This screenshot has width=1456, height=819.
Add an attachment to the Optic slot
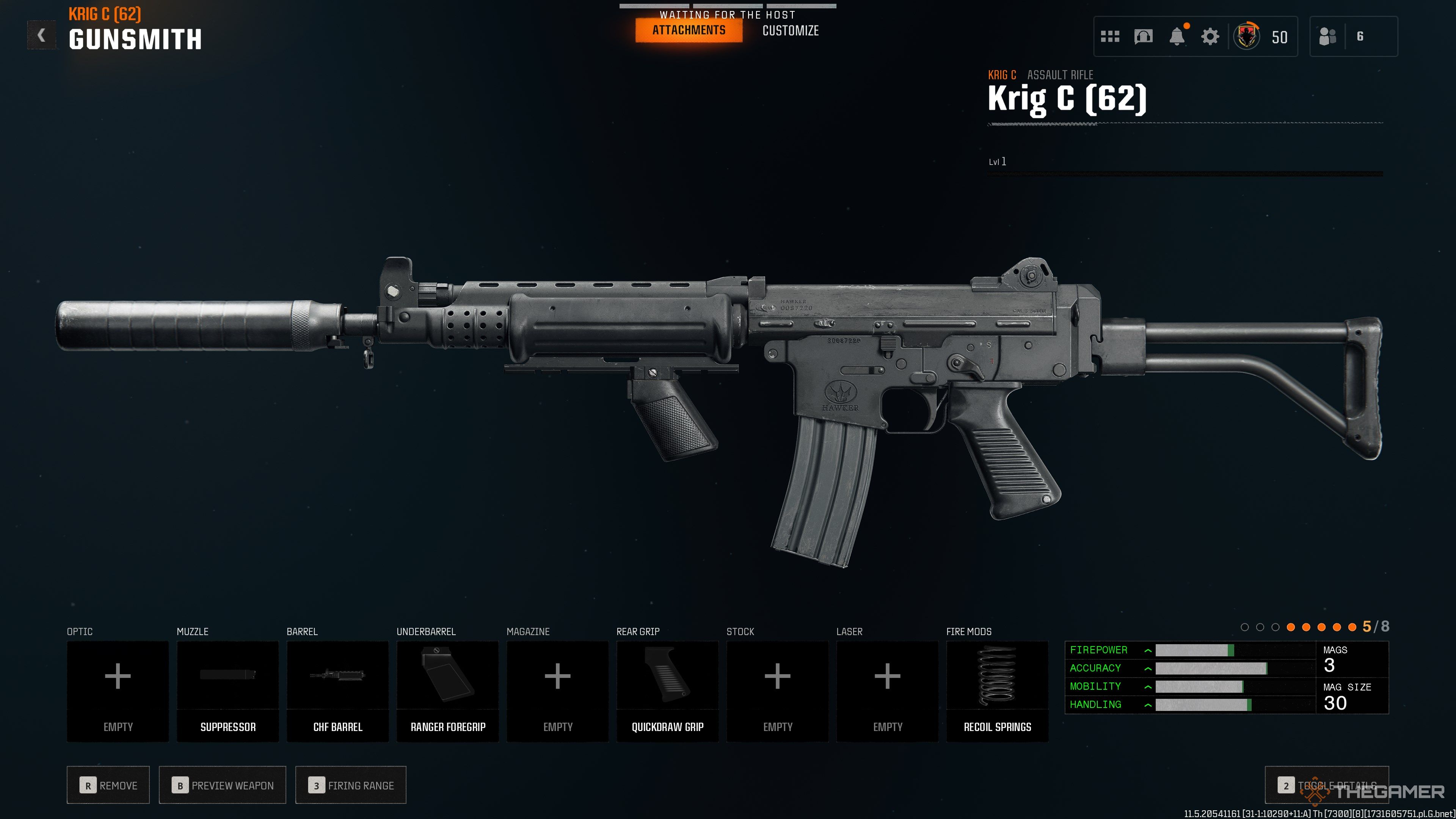tap(118, 691)
